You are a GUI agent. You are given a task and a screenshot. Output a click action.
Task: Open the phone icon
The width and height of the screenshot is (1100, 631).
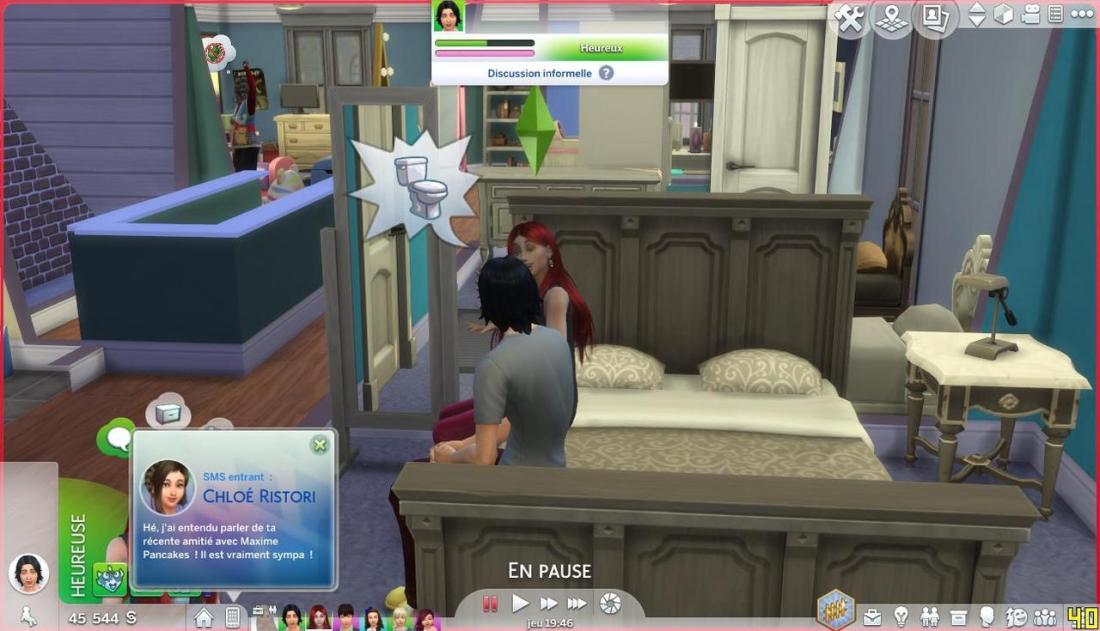click(232, 618)
